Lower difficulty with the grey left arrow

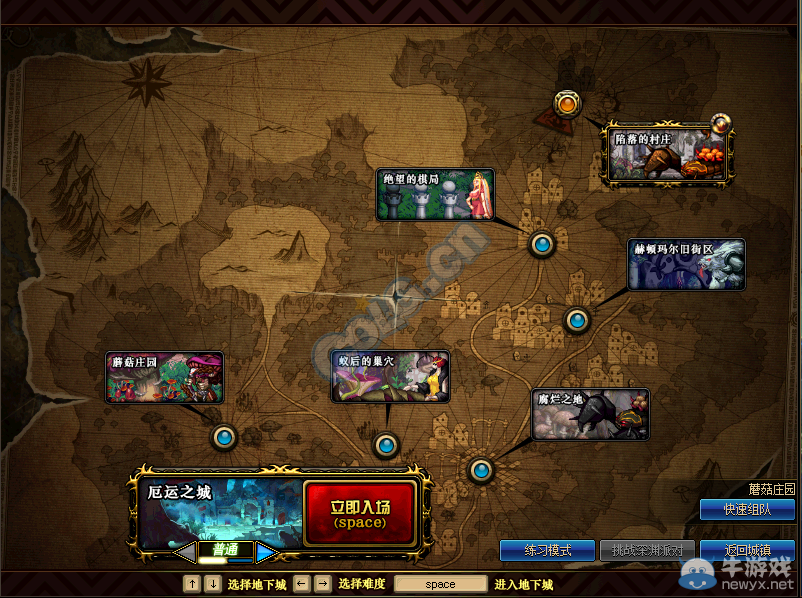click(184, 551)
